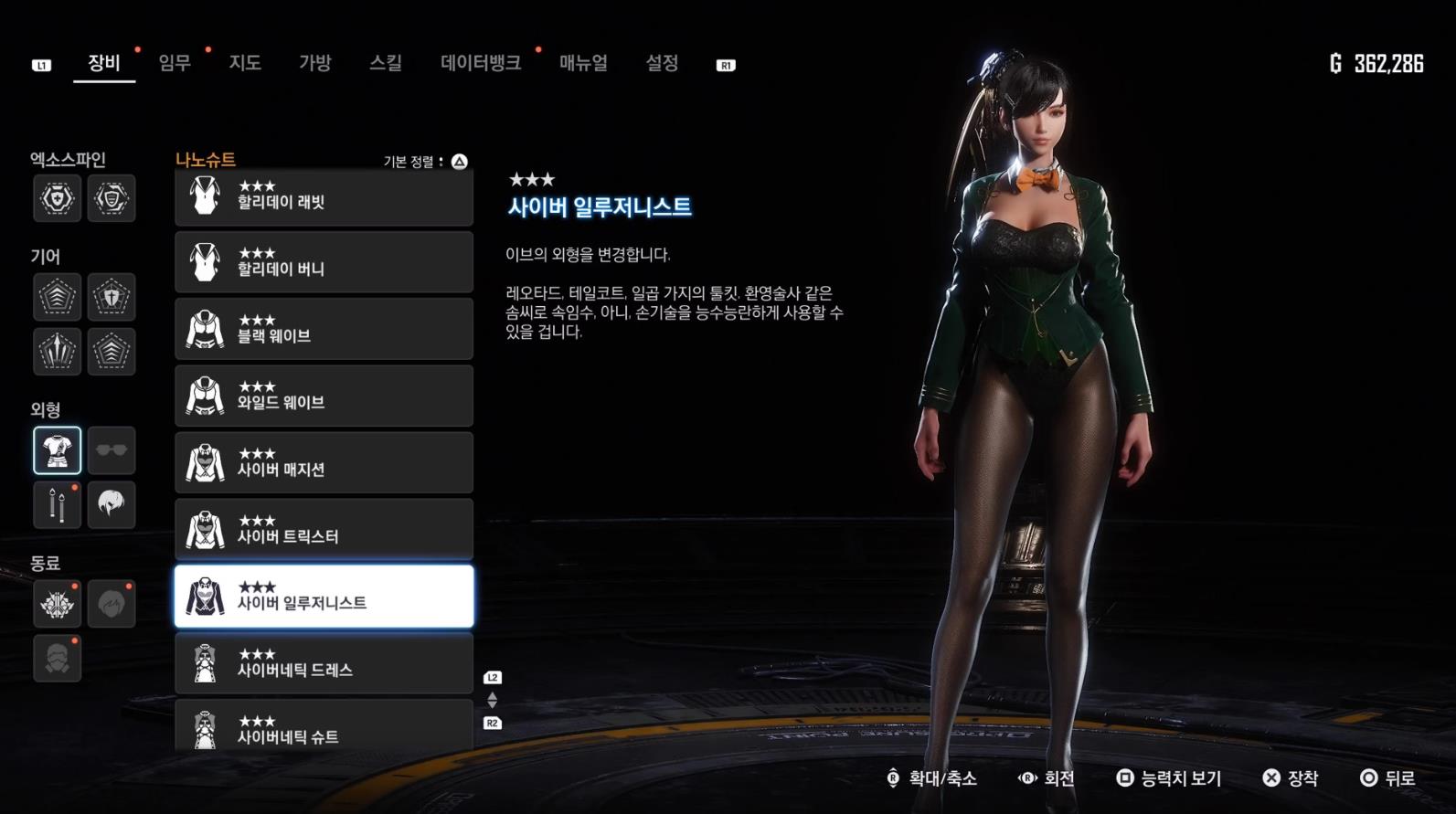Switch to the 설정 tab
This screenshot has height=814, width=1456.
tap(662, 64)
